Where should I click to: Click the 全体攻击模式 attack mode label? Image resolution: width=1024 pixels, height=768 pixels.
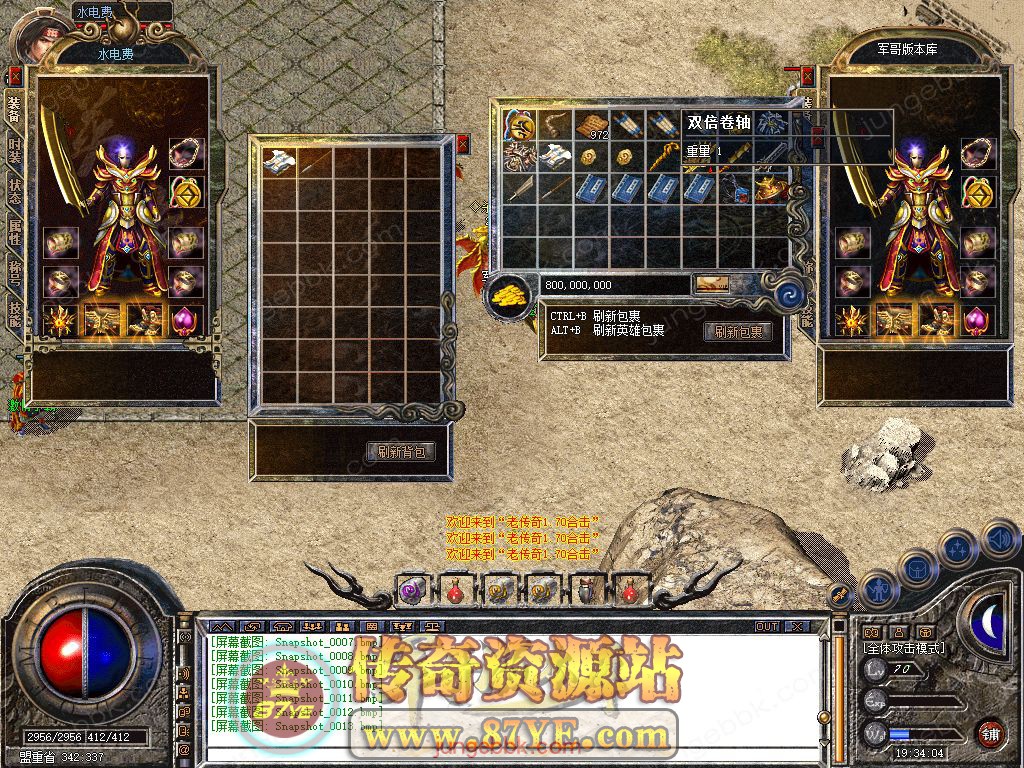point(905,648)
